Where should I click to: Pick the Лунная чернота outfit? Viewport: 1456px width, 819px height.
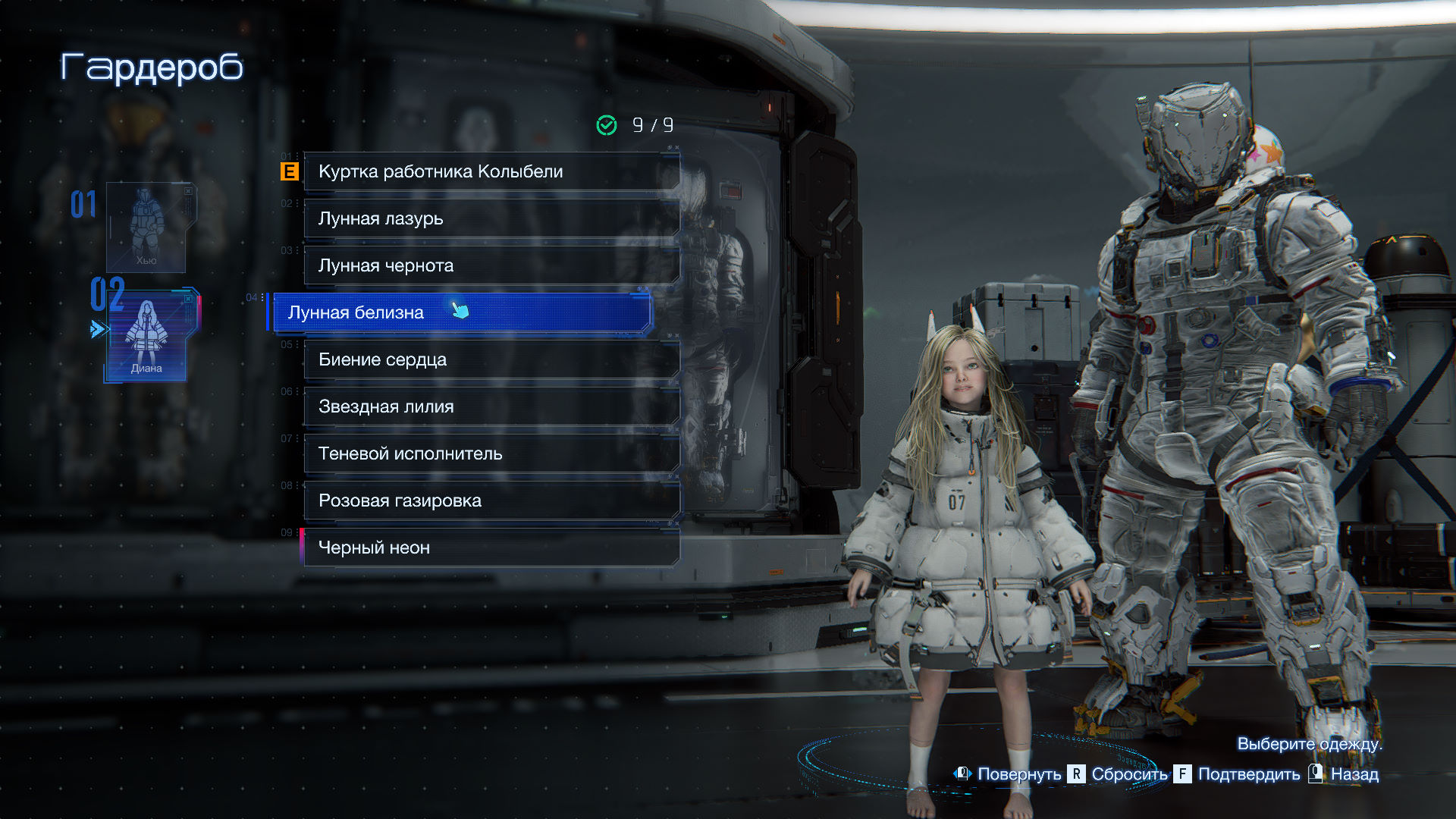(x=491, y=266)
